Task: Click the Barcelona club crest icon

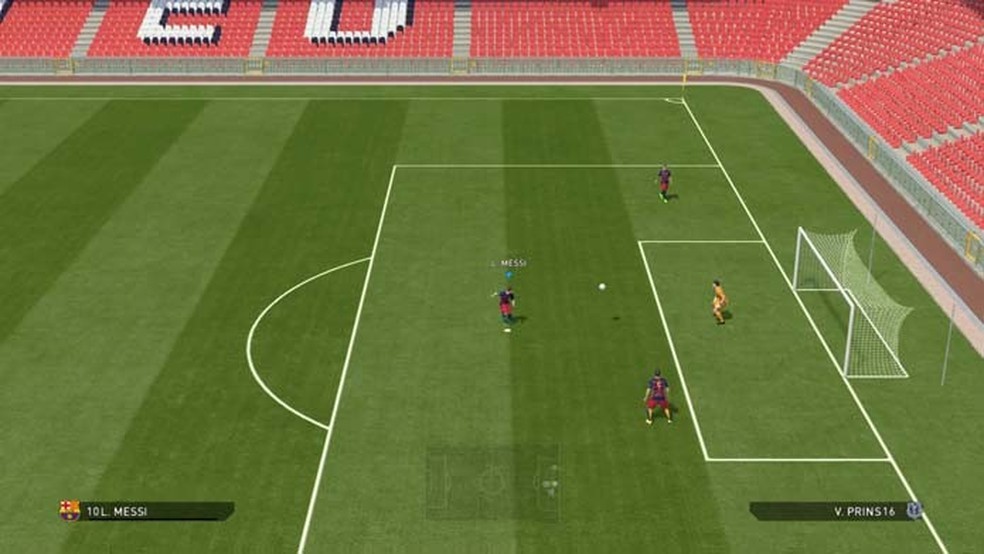Action: pos(69,511)
